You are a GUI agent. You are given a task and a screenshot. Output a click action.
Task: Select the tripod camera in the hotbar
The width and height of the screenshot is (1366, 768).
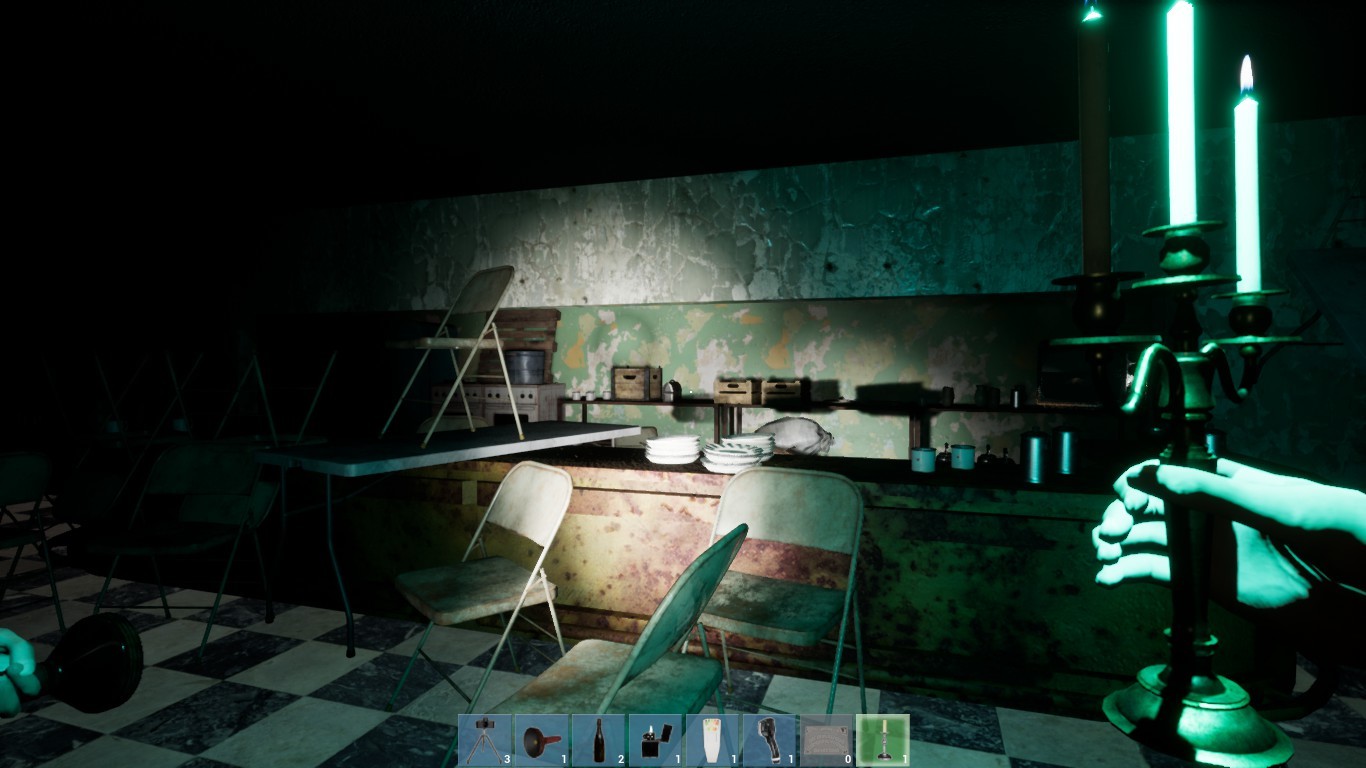click(x=483, y=739)
